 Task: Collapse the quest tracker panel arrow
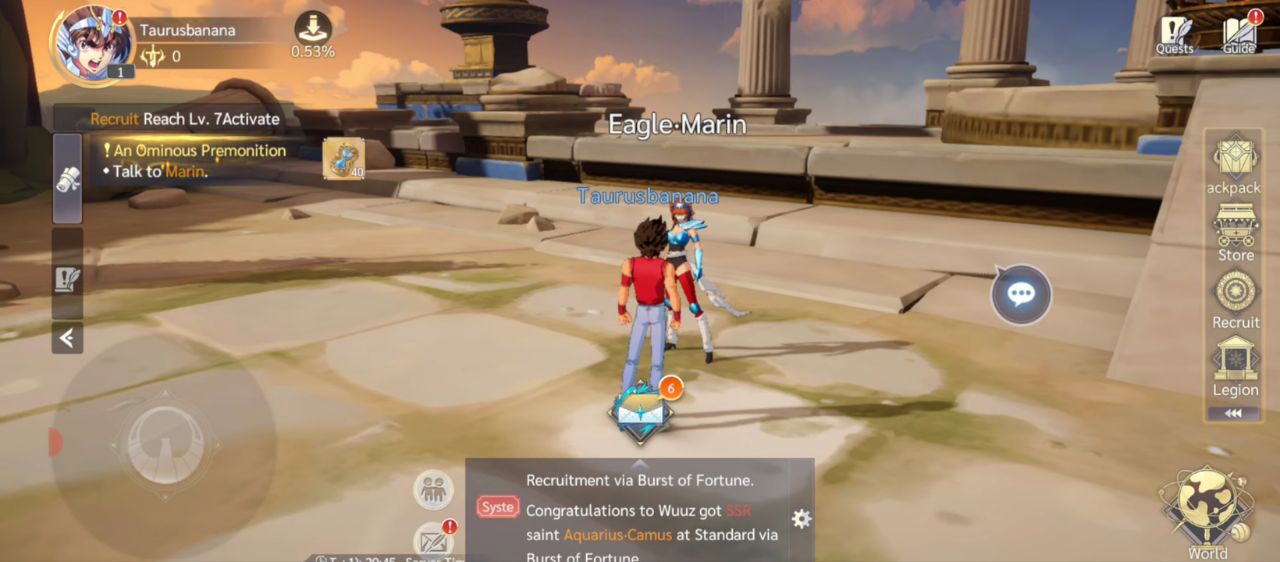(67, 338)
